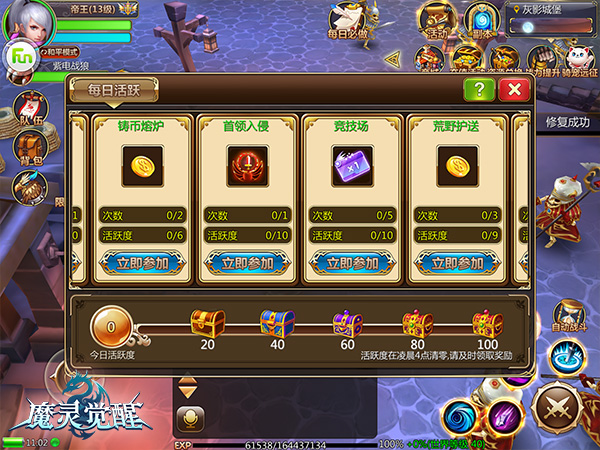600x450 pixels.
Task: Claim the 40 activity points chest
Action: (x=277, y=323)
